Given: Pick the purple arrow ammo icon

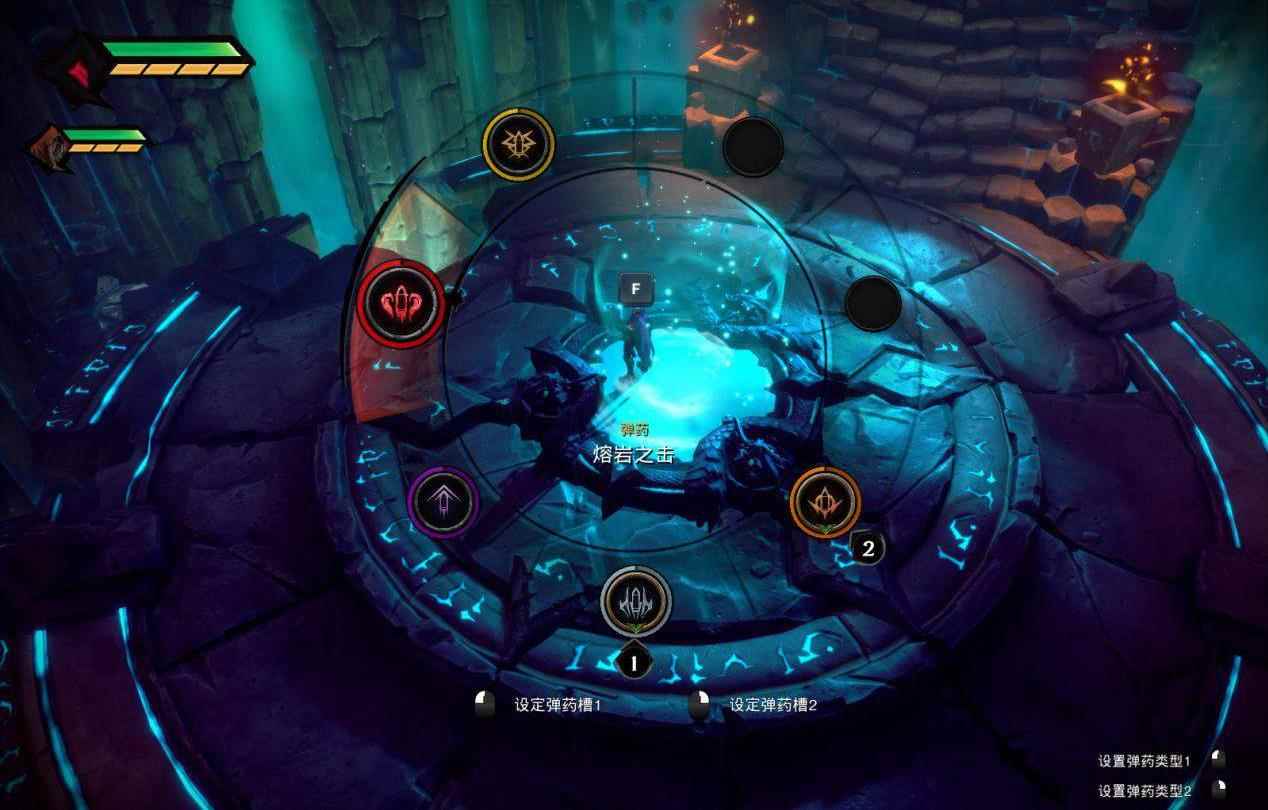Looking at the screenshot, I should coord(443,501).
